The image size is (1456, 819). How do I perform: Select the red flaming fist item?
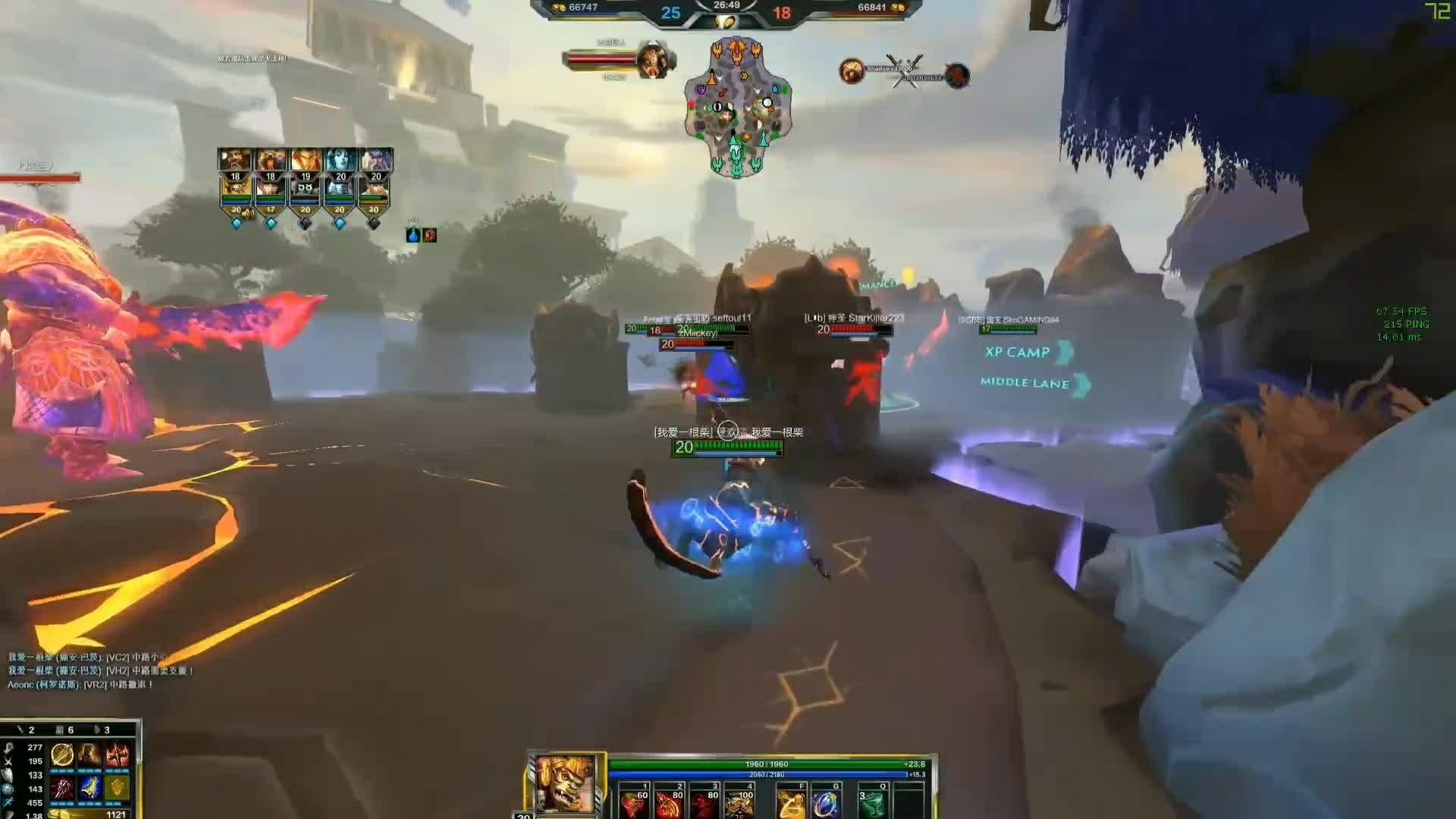point(118,755)
